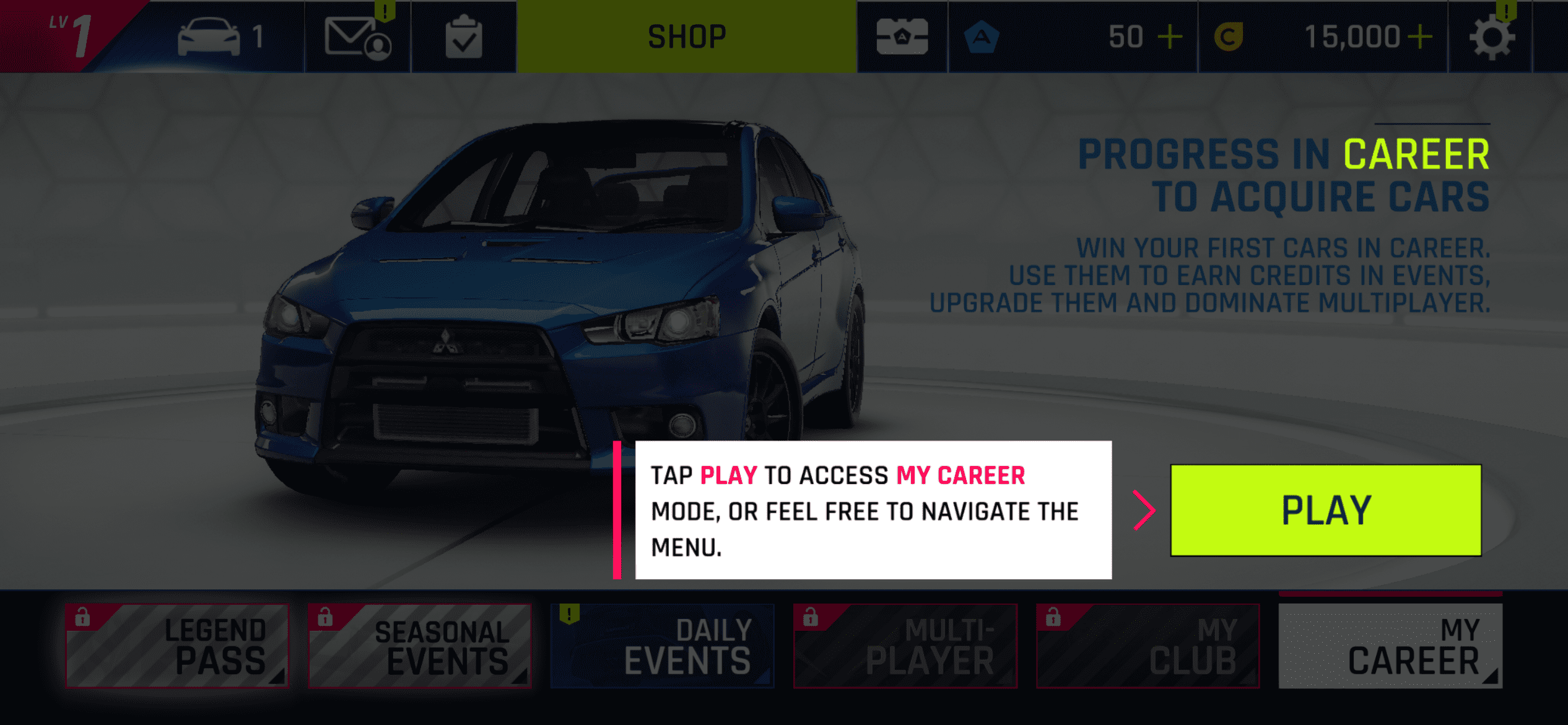Check the mail inbox icon
Image resolution: width=1568 pixels, height=725 pixels.
coord(357,37)
